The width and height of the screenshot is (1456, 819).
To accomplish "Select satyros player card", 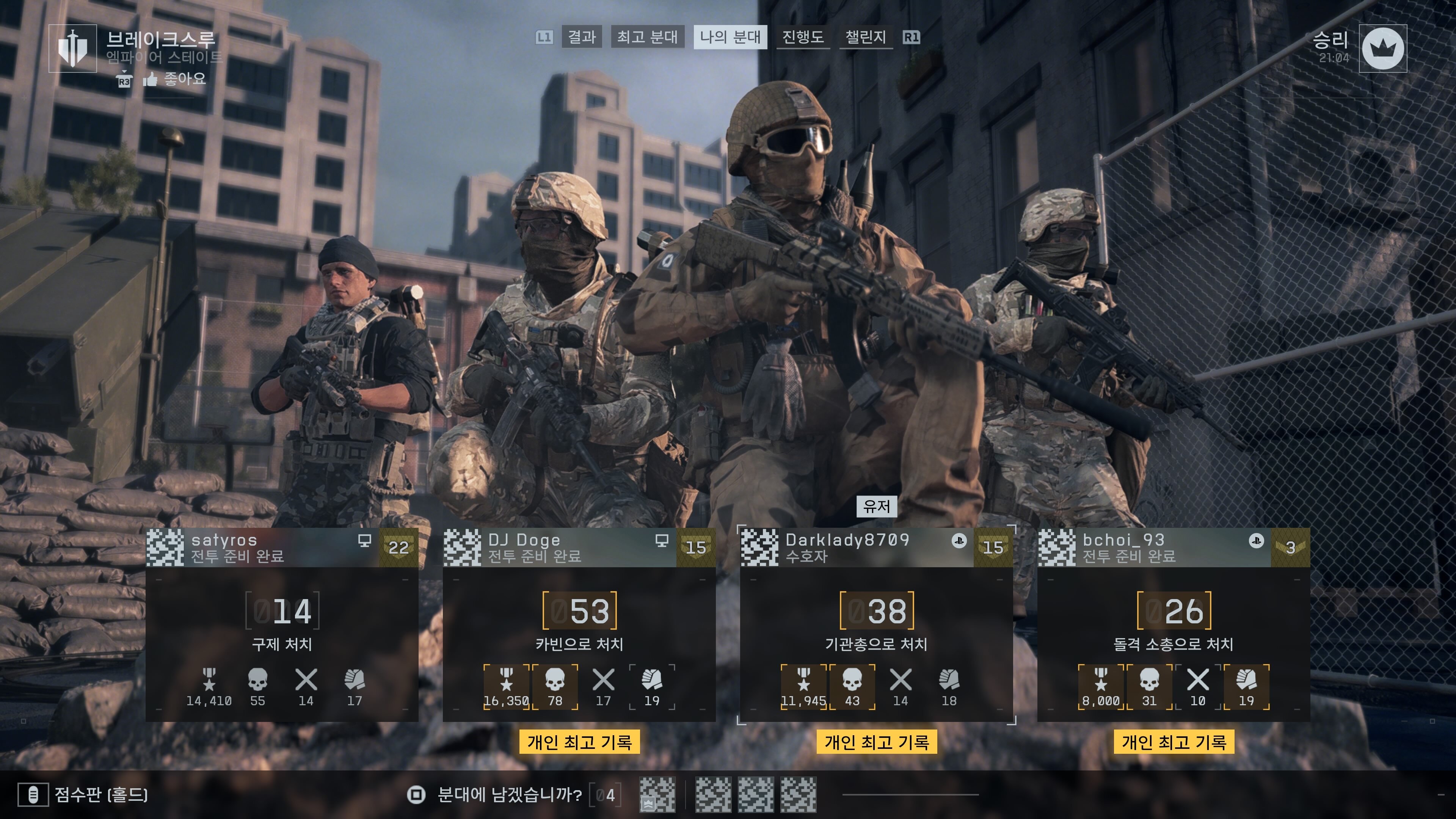I will click(x=281, y=624).
